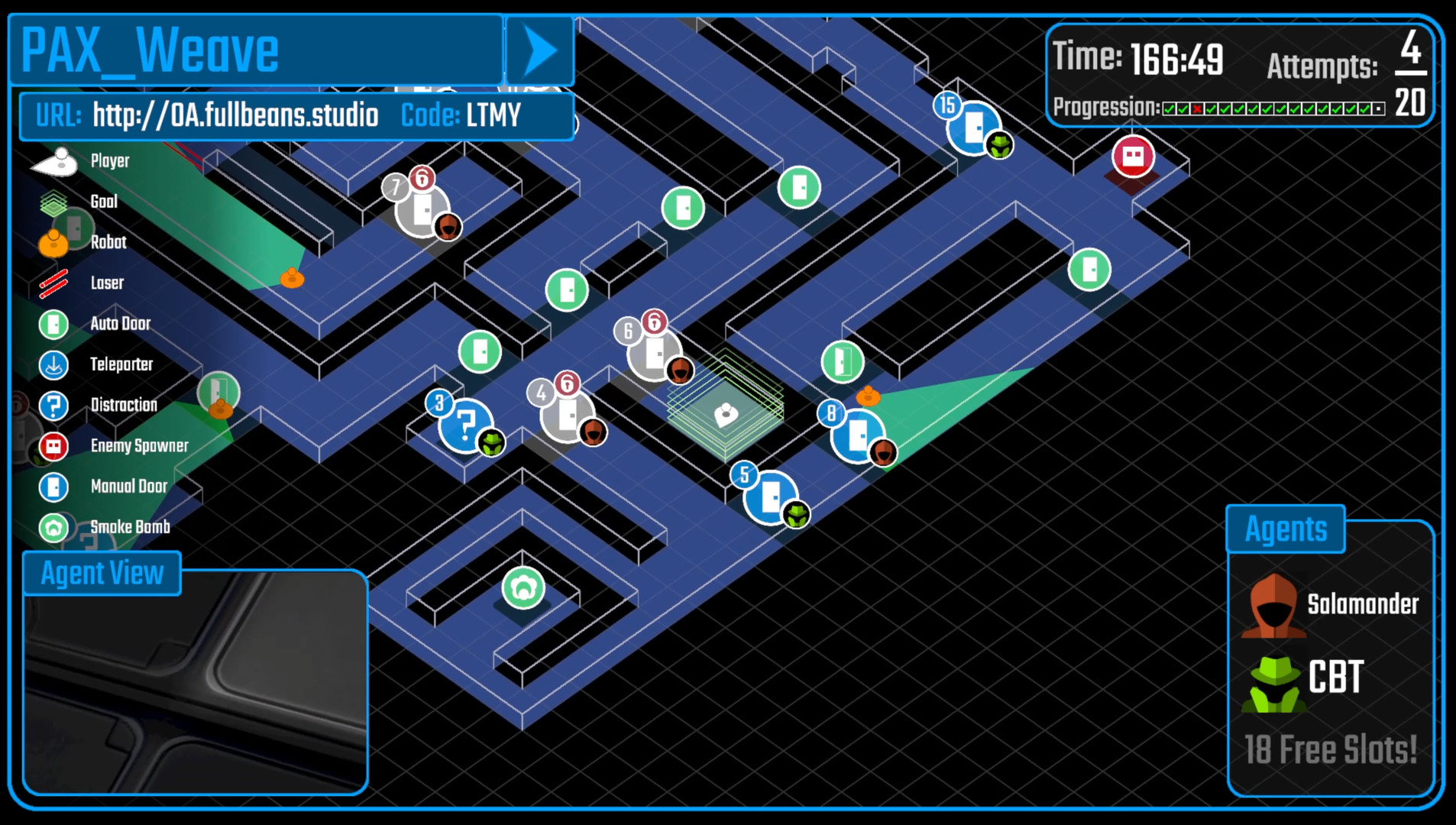Click the Enemy Spawner legend icon
The image size is (1456, 825).
pyautogui.click(x=53, y=446)
